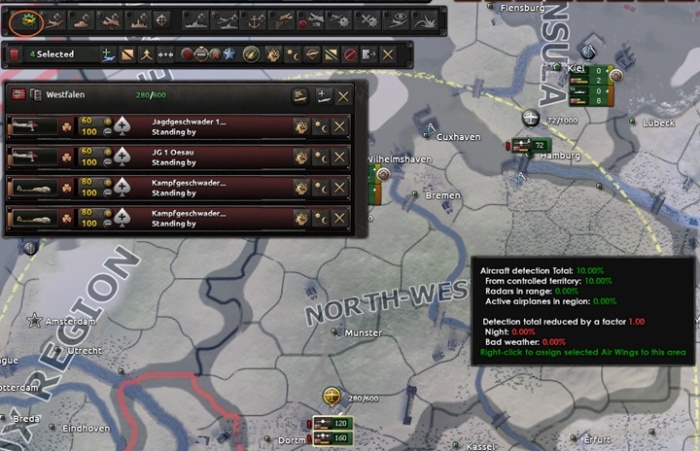Viewport: 700px width, 451px height.
Task: Click the red prohibition icon in command bar
Action: pos(348,54)
